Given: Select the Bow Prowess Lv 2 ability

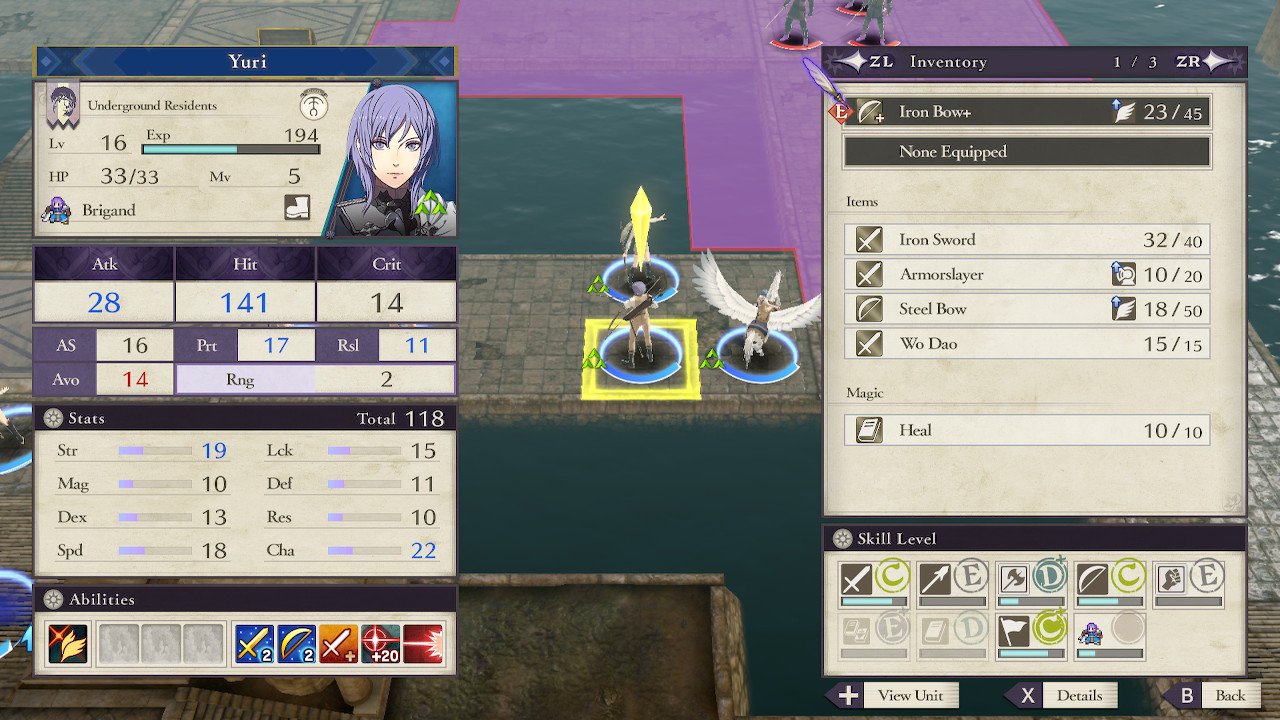Looking at the screenshot, I should coord(297,645).
